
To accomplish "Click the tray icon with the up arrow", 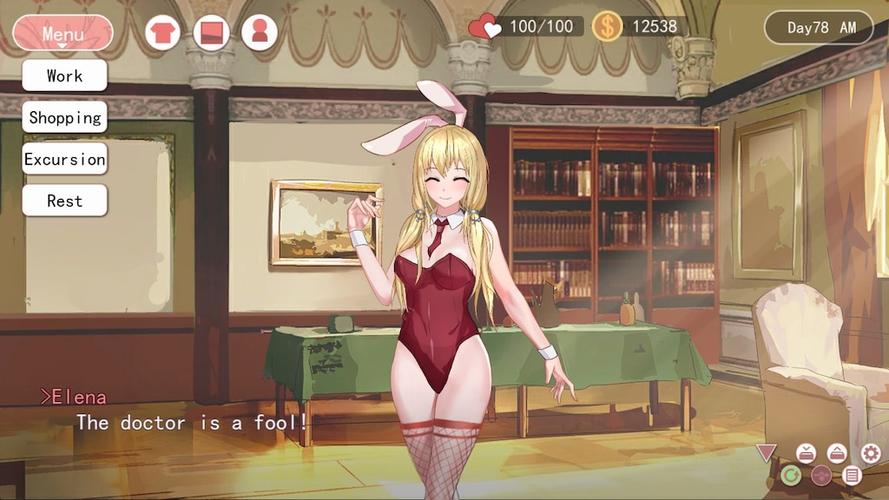I will pyautogui.click(x=838, y=453).
